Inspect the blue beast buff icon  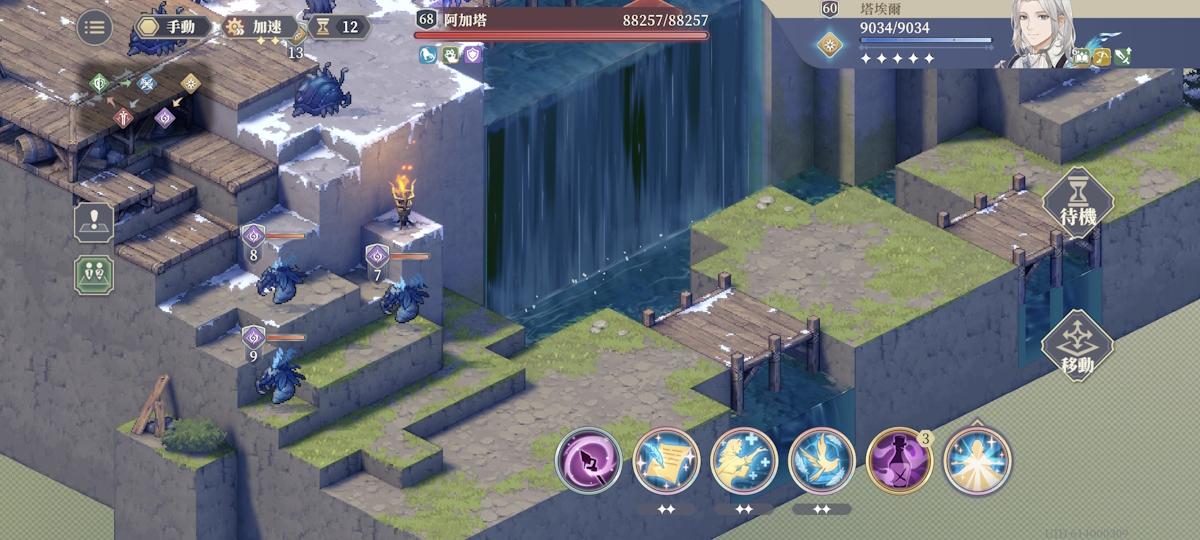coord(428,55)
